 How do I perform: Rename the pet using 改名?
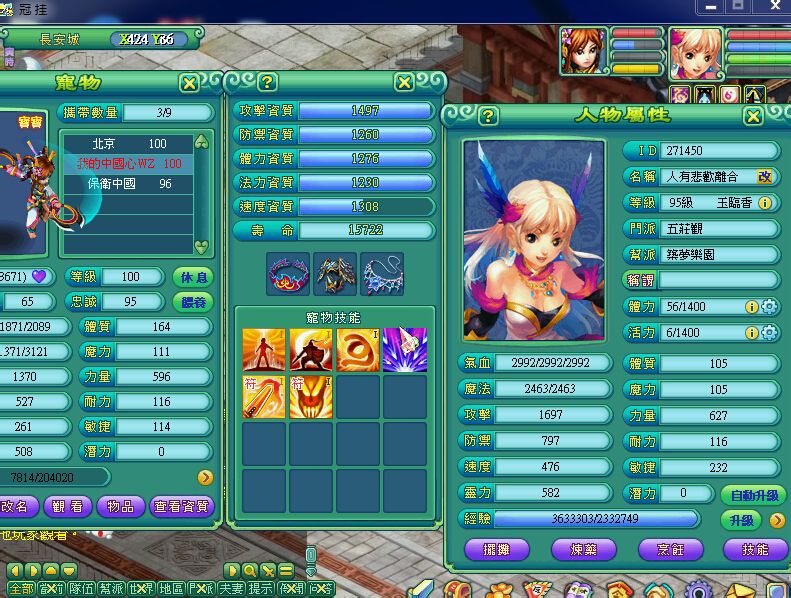click(18, 507)
